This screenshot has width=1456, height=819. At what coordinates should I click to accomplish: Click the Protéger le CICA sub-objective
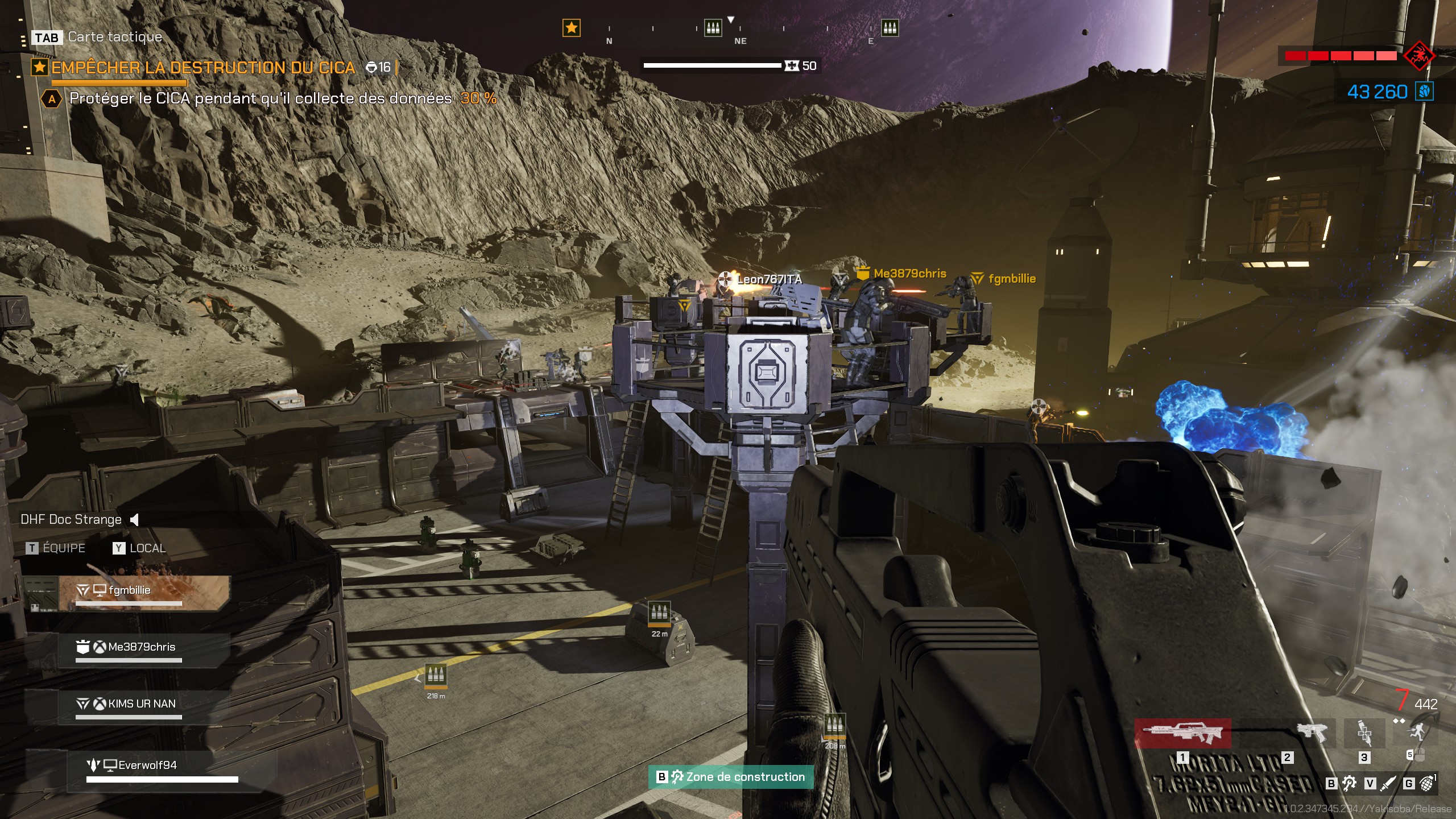click(260, 98)
